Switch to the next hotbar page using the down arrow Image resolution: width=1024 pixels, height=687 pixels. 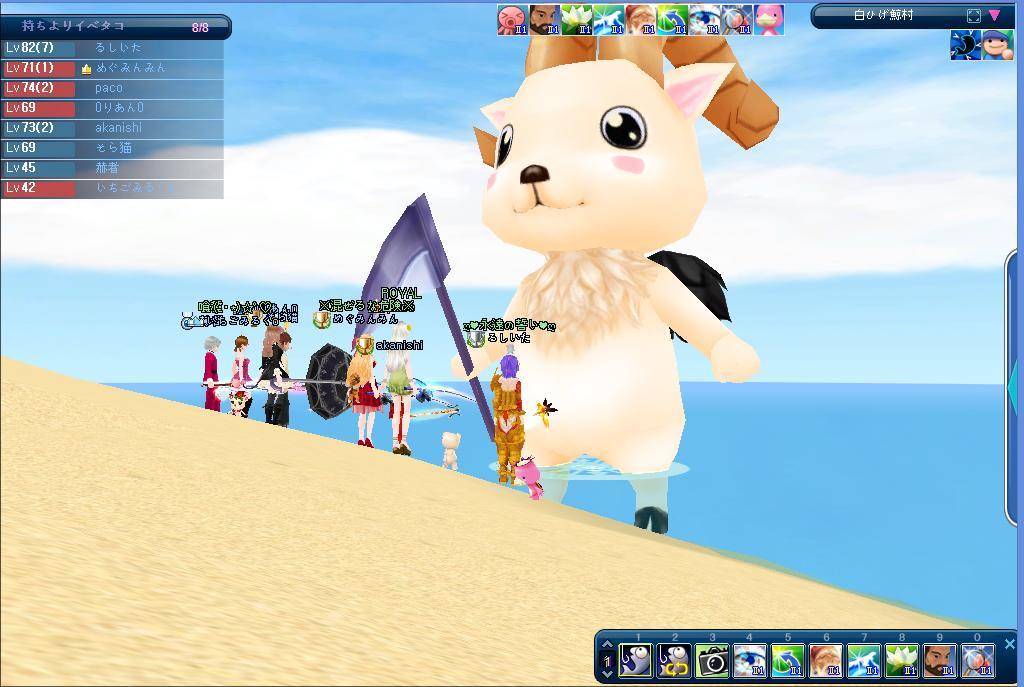point(607,673)
